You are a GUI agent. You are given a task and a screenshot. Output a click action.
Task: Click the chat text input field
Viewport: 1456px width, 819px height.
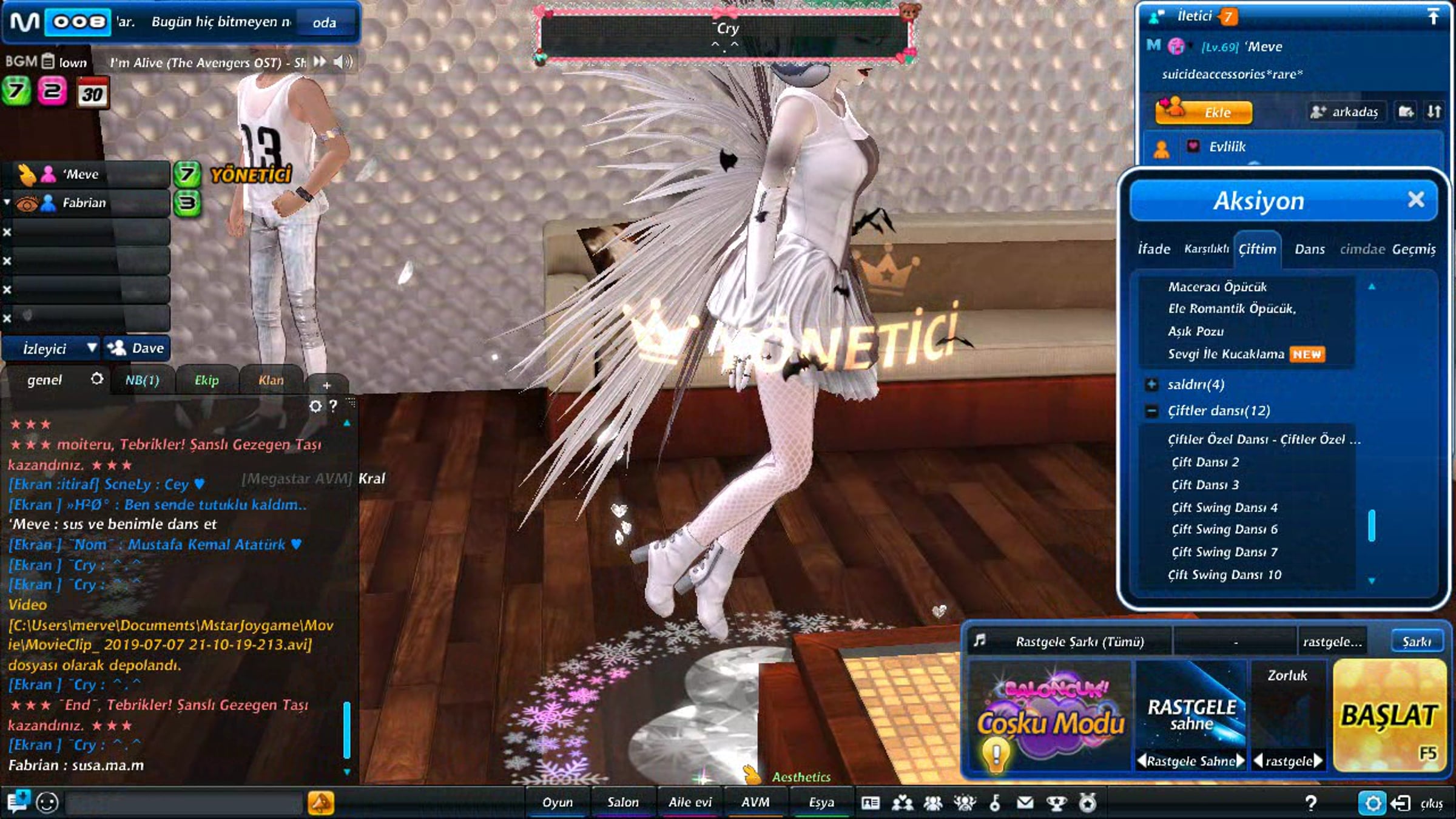[x=183, y=803]
